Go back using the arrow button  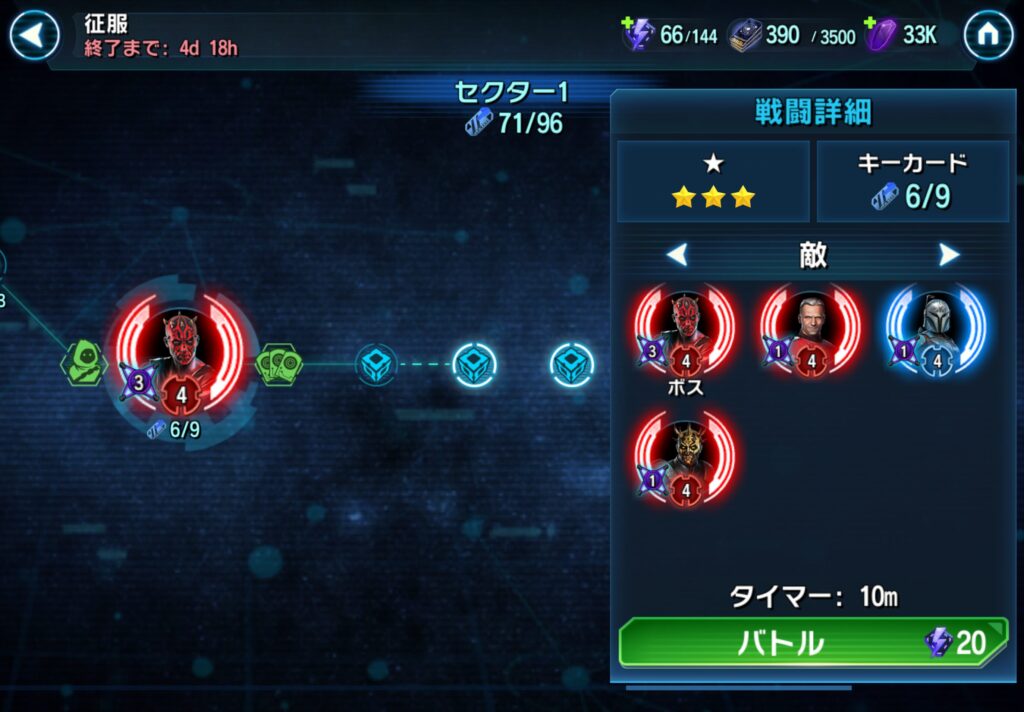coord(34,36)
